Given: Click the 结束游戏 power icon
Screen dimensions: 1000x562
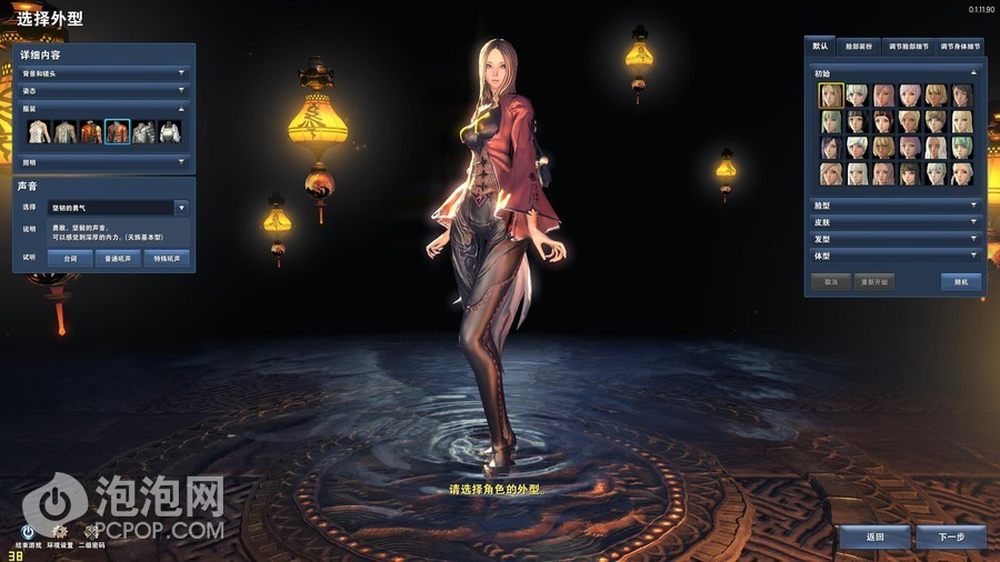Looking at the screenshot, I should pos(29,532).
